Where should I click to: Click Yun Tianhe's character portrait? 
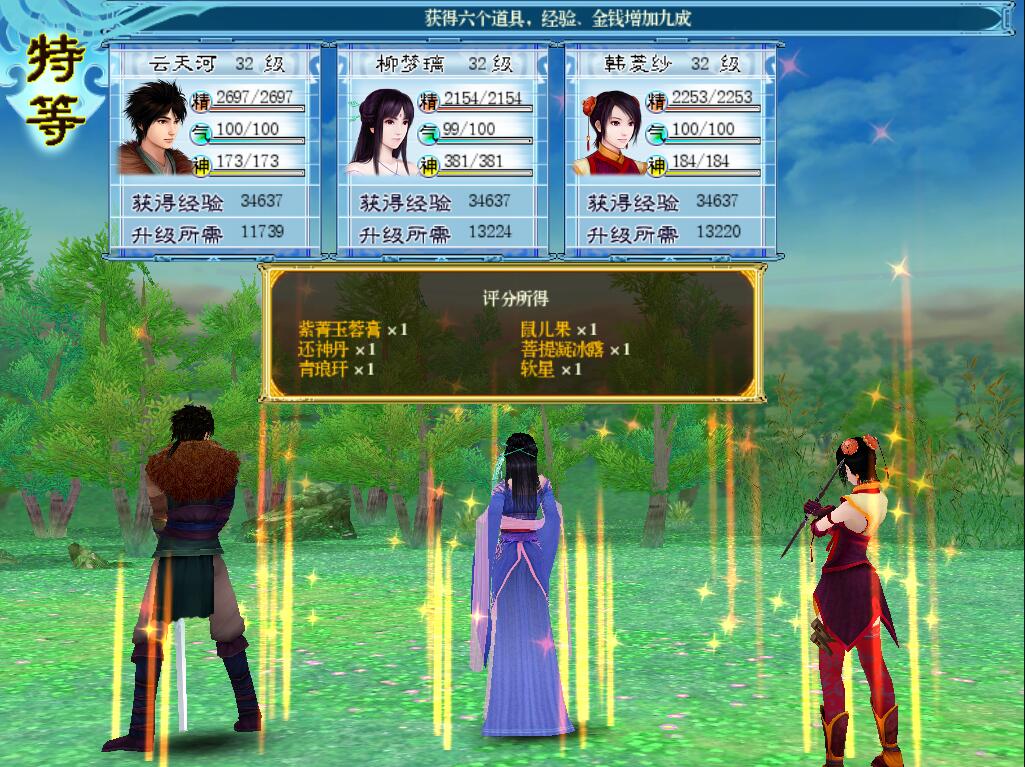point(155,130)
